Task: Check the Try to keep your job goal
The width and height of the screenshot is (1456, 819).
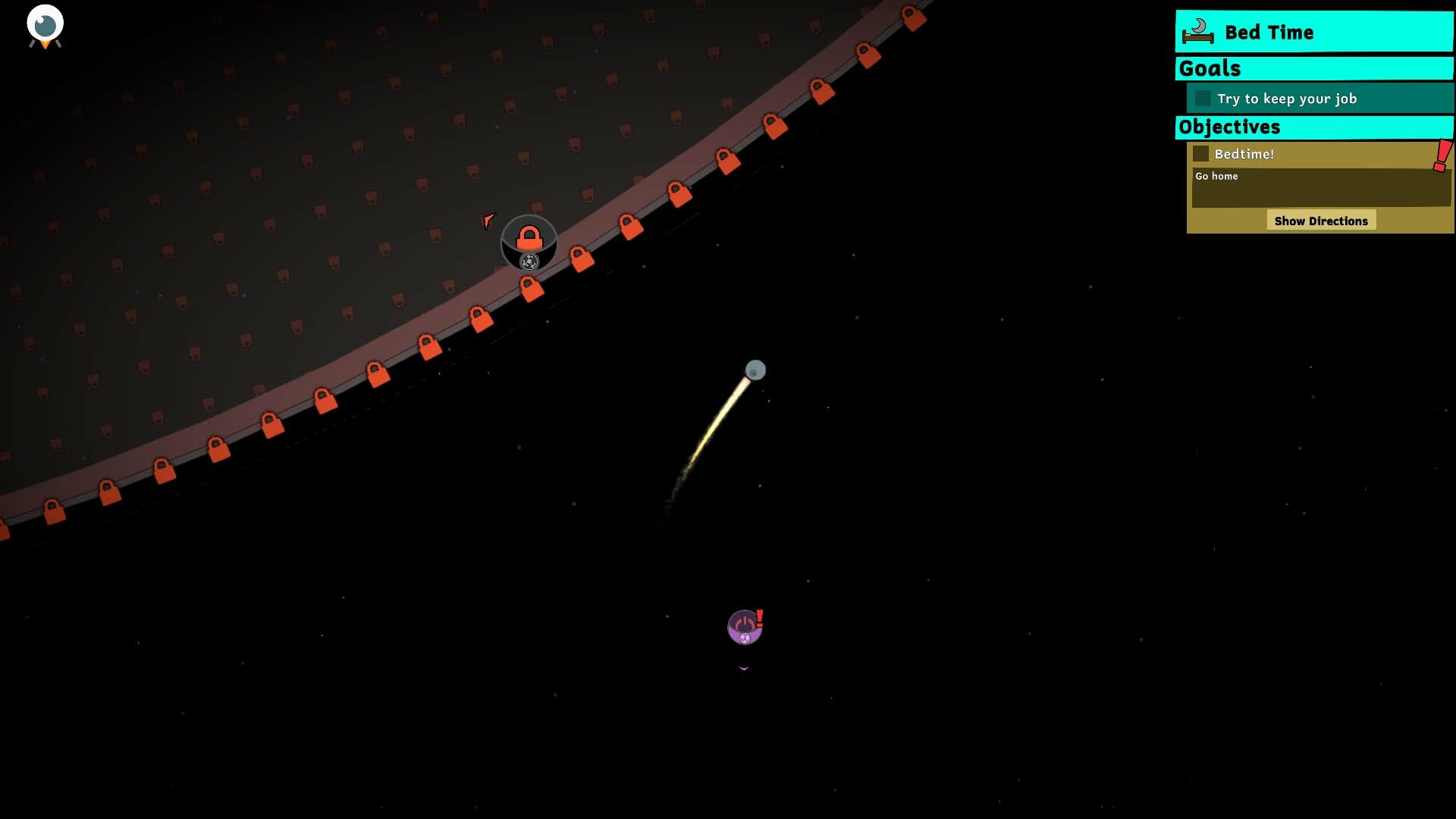Action: 1203,99
